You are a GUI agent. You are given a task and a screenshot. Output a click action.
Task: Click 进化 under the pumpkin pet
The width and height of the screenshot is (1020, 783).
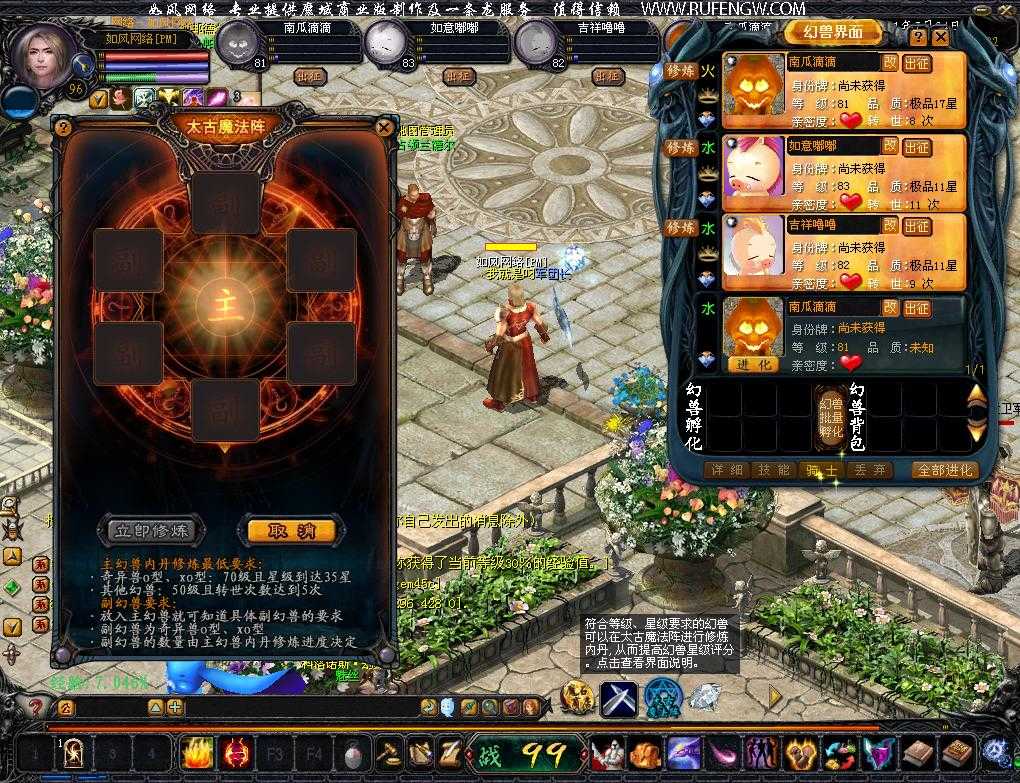pyautogui.click(x=753, y=365)
